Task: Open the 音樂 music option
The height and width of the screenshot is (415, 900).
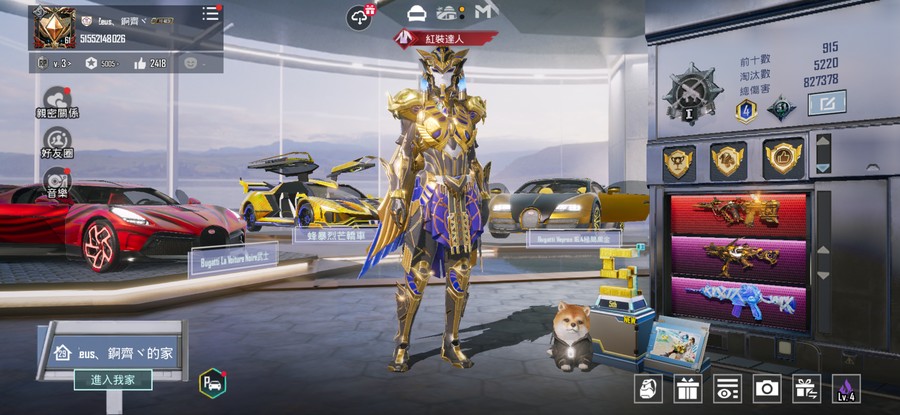Action: 58,181
